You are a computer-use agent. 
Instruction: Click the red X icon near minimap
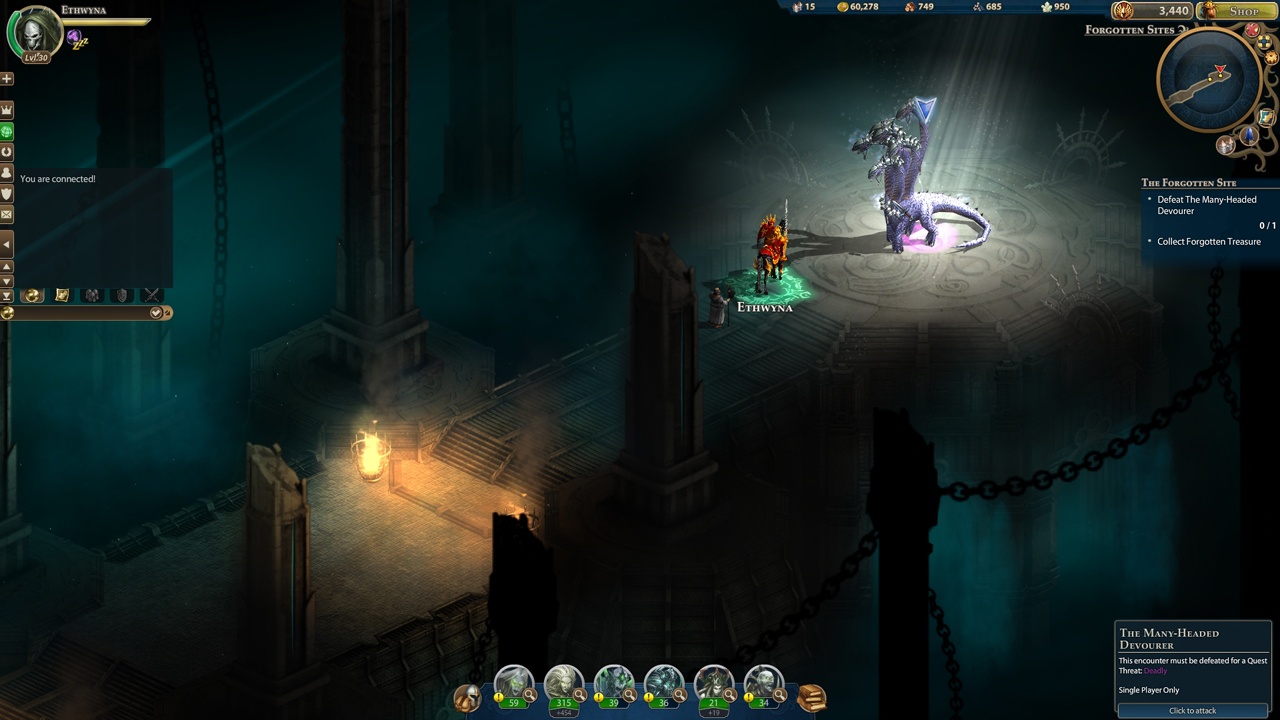[1252, 31]
